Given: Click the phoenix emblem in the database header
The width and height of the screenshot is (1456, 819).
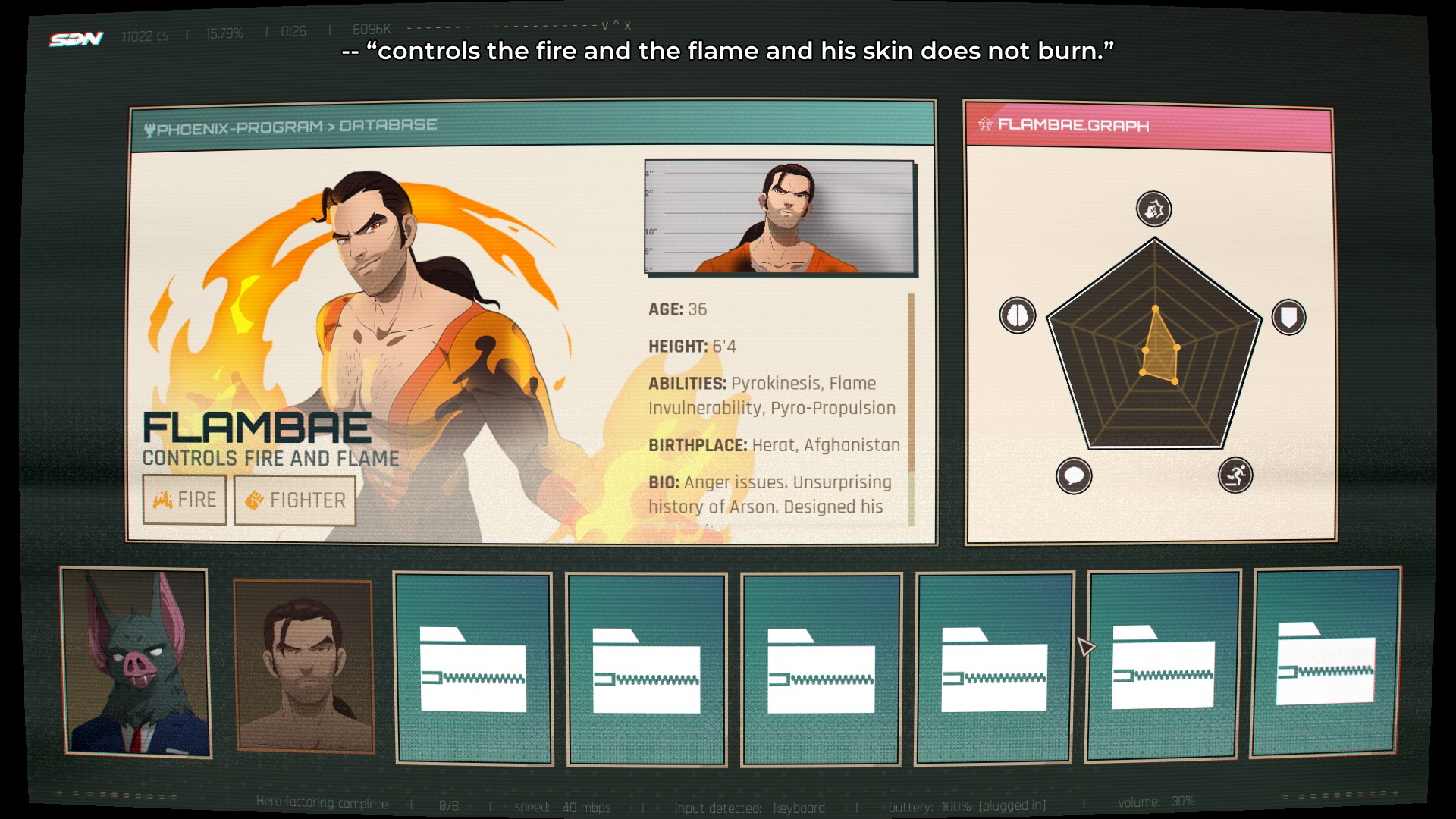Looking at the screenshot, I should (x=152, y=126).
